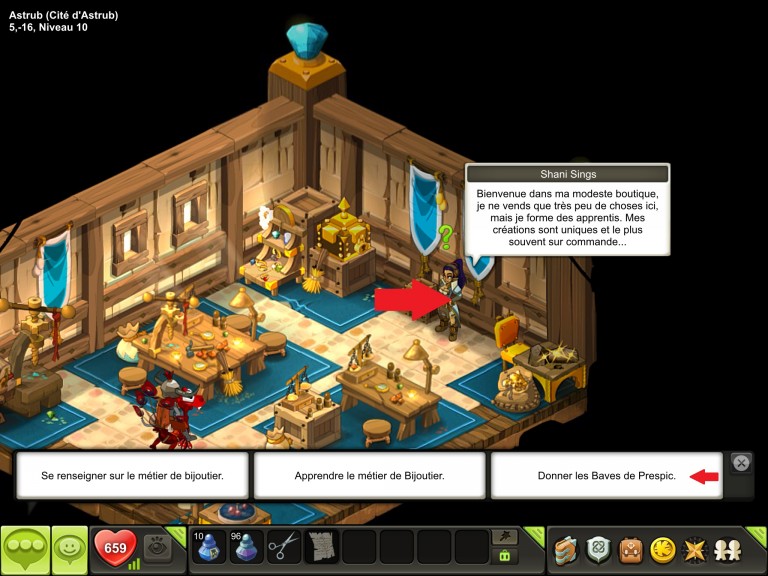Use the potion slot showing 96
Image resolution: width=768 pixels, height=576 pixels.
click(246, 548)
